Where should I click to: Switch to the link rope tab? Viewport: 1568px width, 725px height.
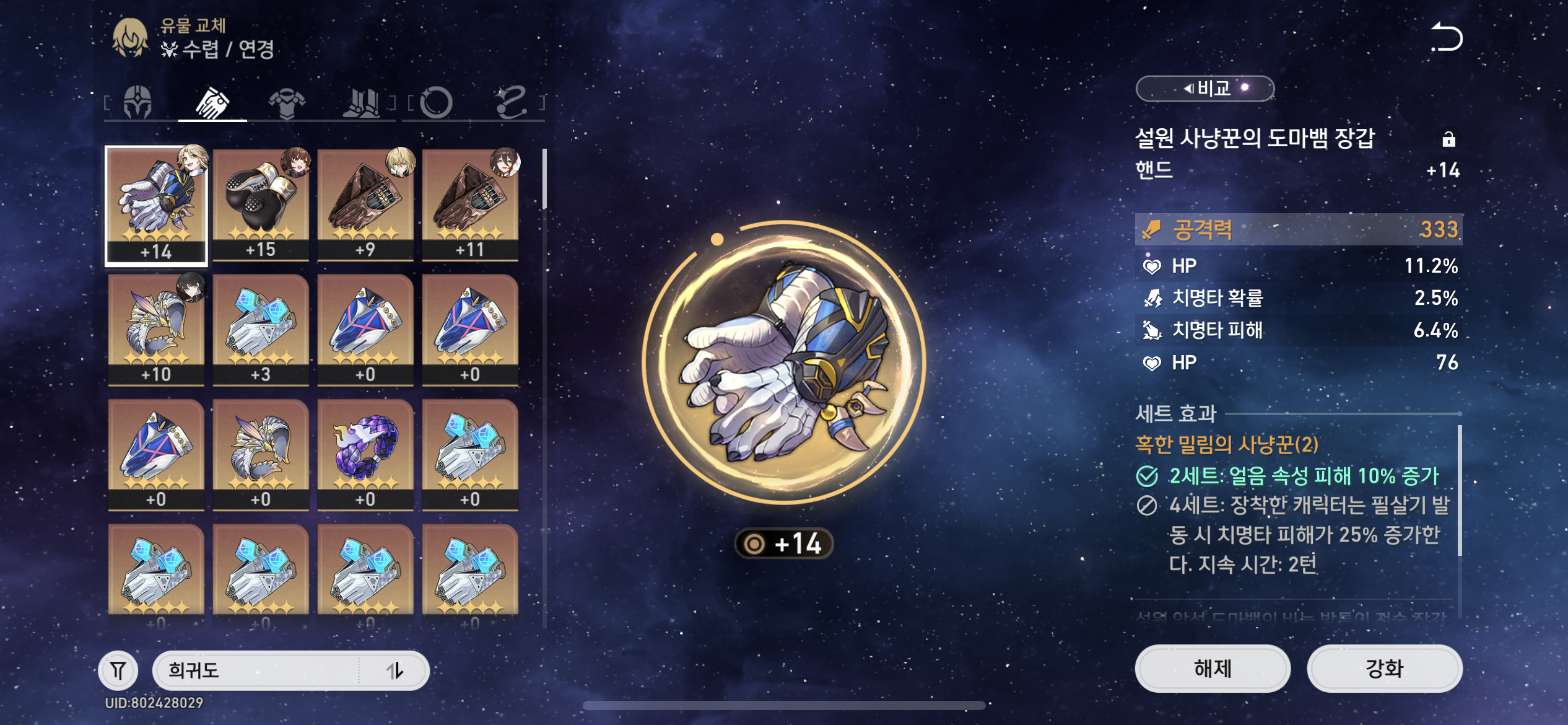[x=511, y=102]
